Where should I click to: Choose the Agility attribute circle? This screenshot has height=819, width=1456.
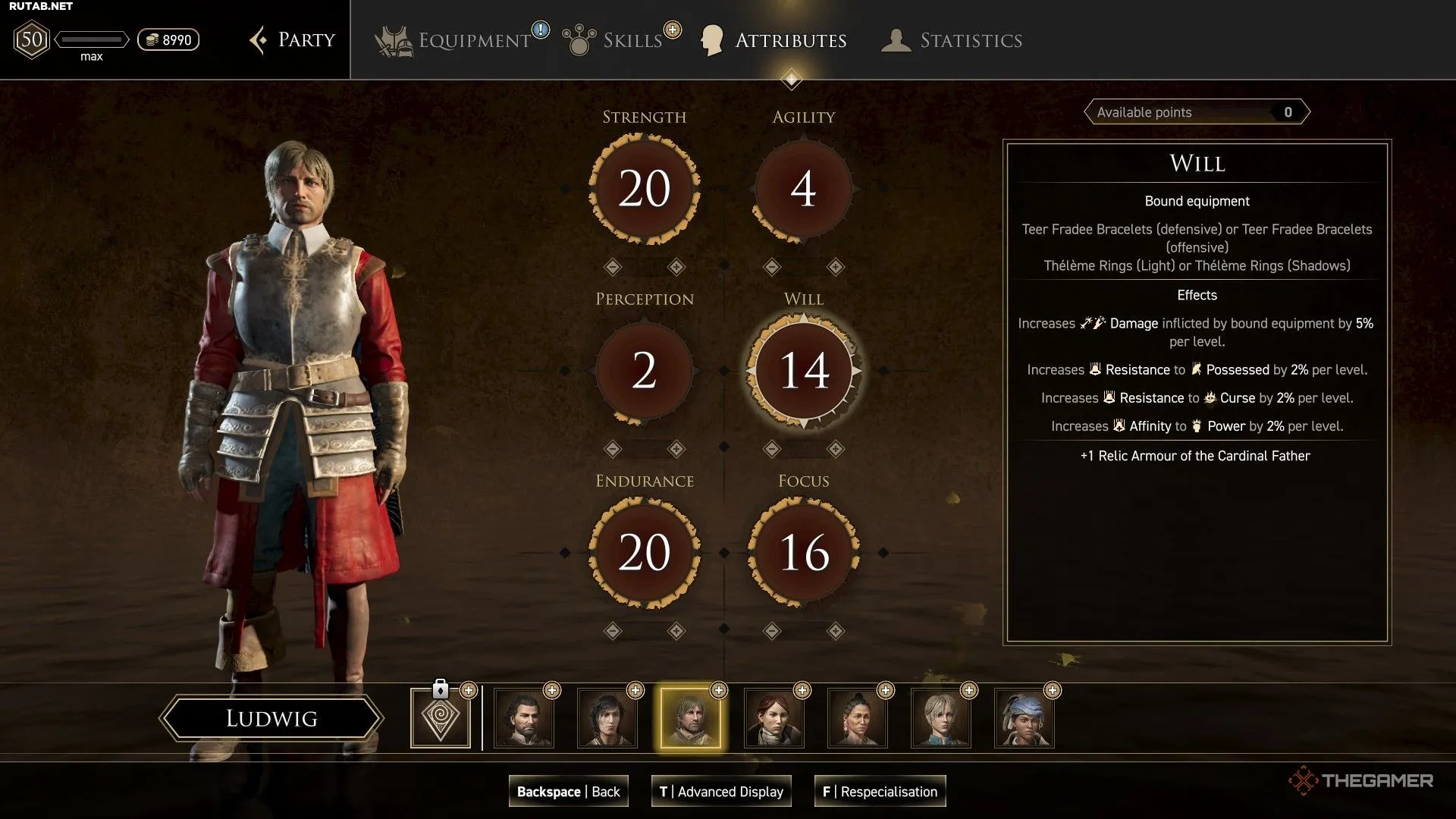803,189
